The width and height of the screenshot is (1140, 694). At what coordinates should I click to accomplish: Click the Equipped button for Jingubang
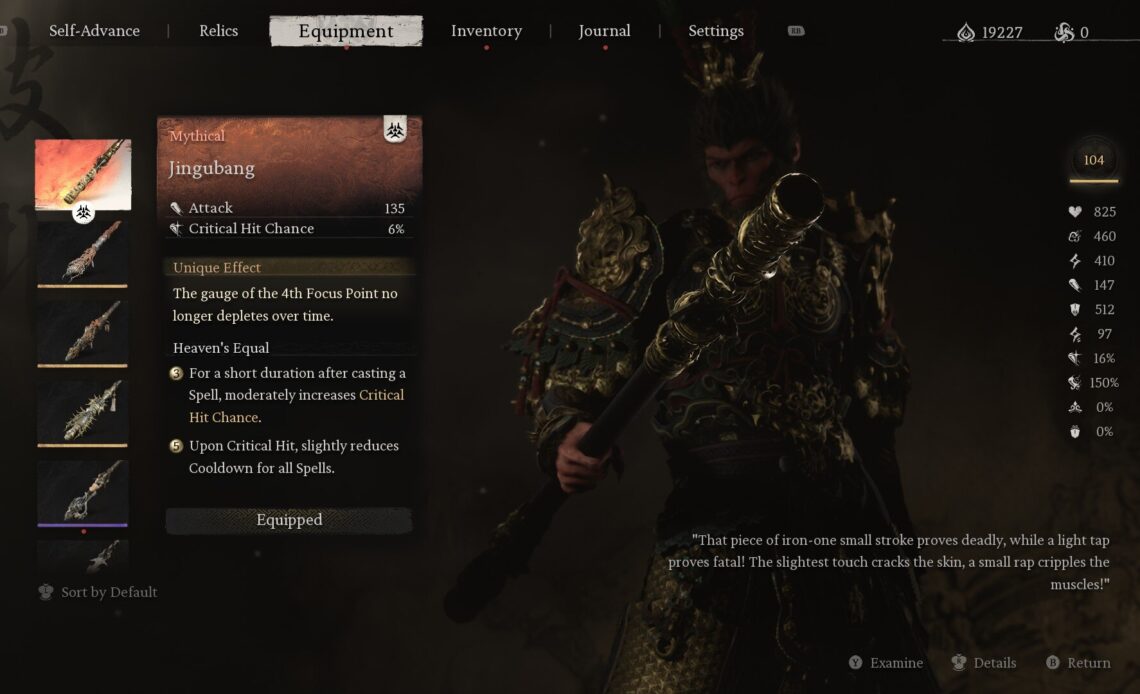(289, 520)
